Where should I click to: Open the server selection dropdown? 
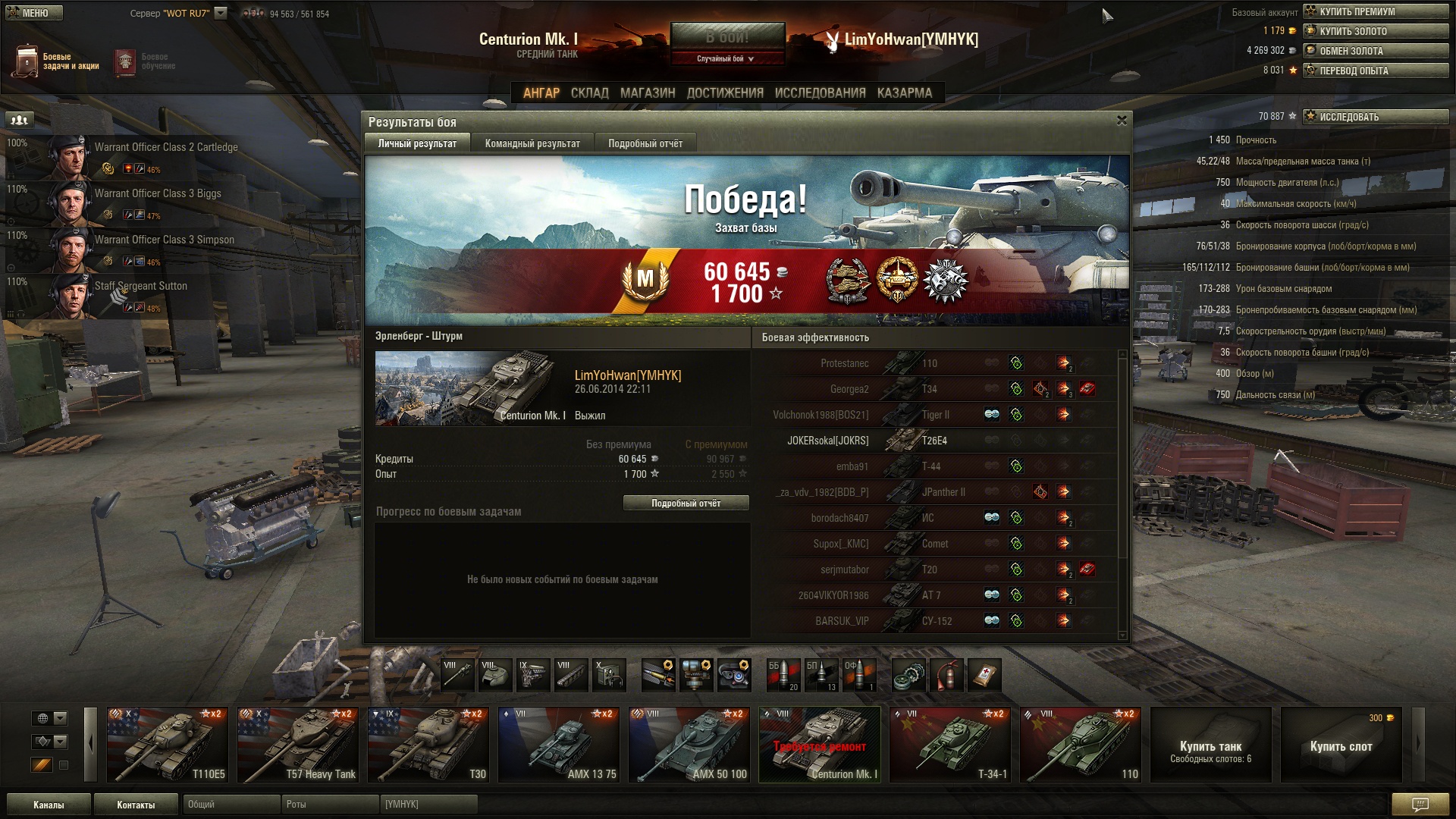point(221,13)
